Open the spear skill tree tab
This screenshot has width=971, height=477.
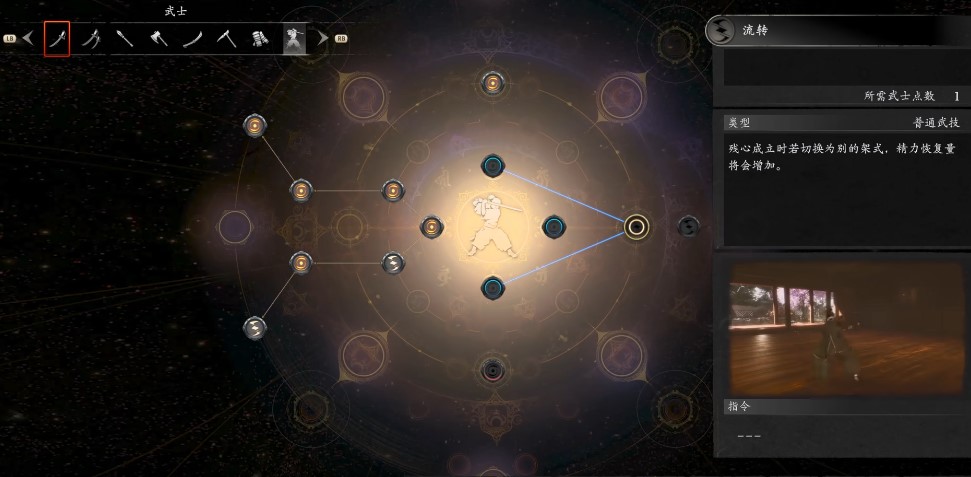(125, 40)
